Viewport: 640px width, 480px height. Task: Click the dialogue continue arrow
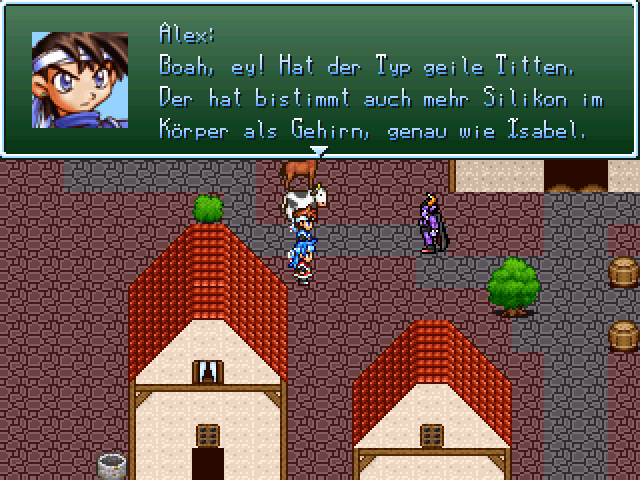point(319,151)
